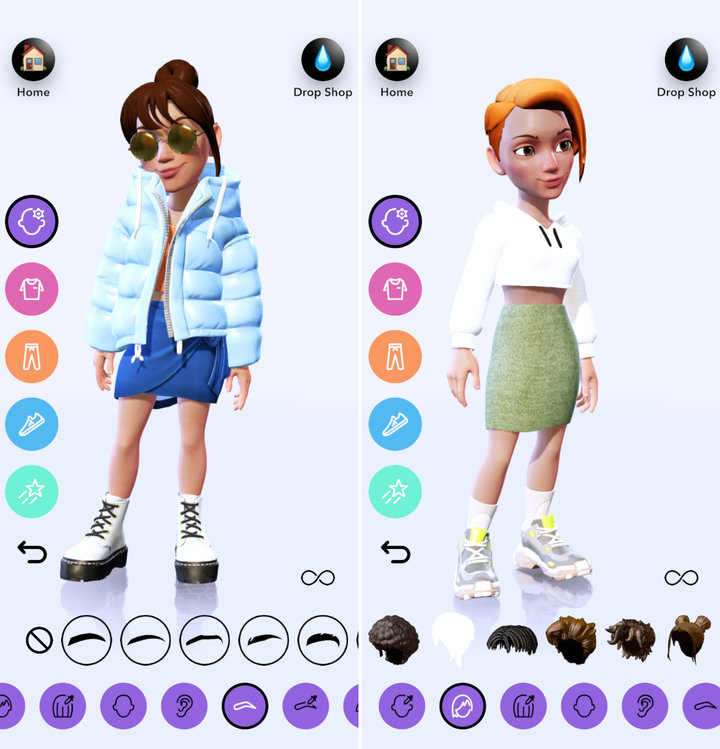Select the brown double-bun hairstyle
This screenshot has width=720, height=749.
(688, 639)
